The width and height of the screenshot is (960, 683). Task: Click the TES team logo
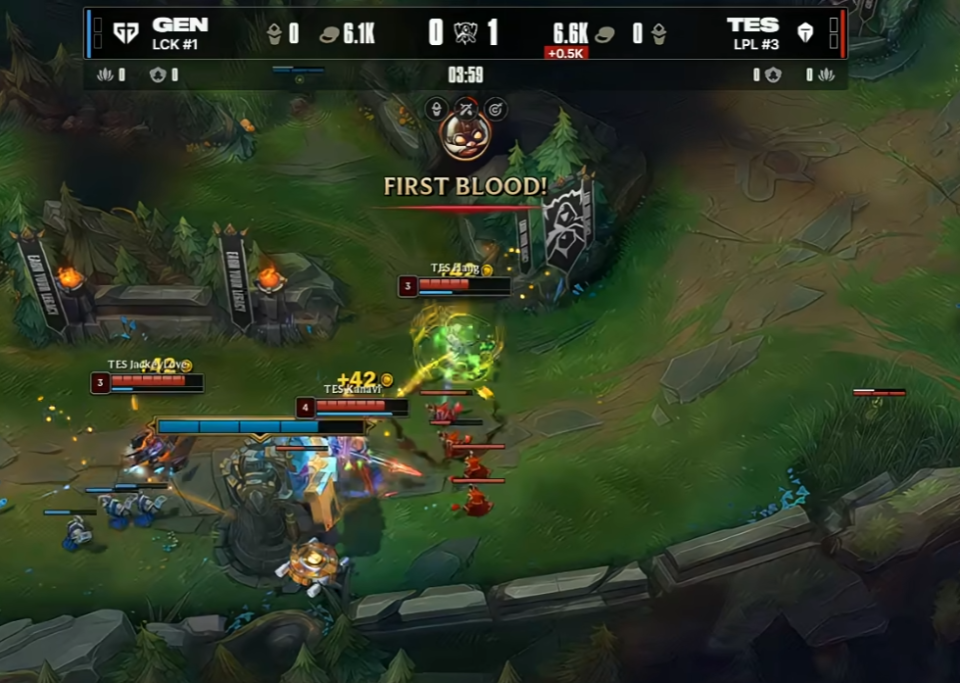tap(805, 34)
